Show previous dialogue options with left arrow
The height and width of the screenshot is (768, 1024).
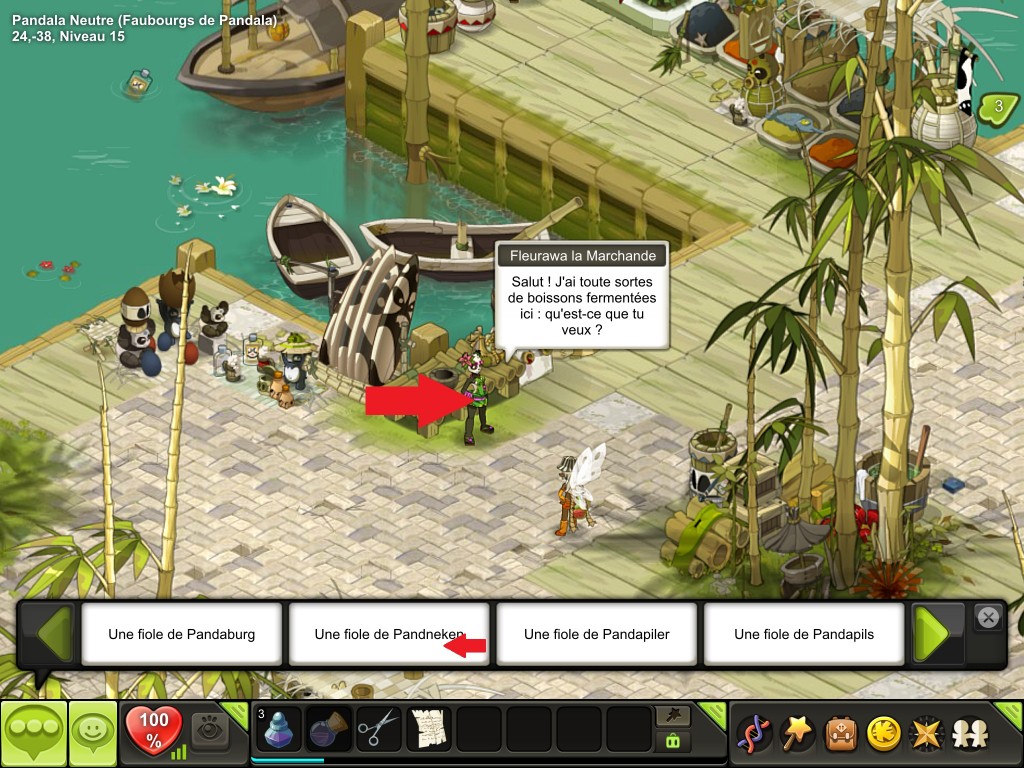51,633
